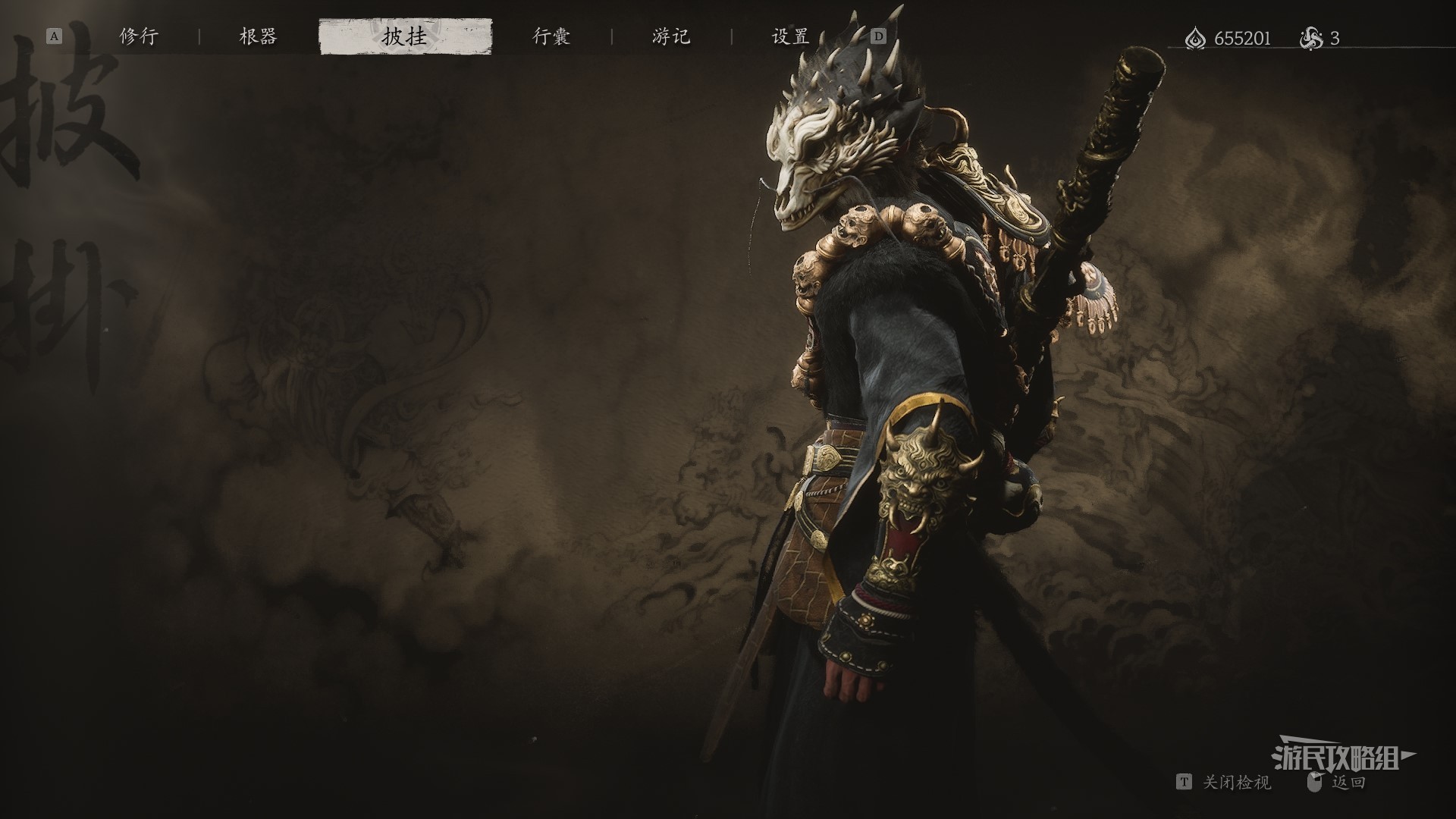The width and height of the screenshot is (1456, 819).
Task: Go to the 行囊 inventory tab
Action: (x=551, y=37)
